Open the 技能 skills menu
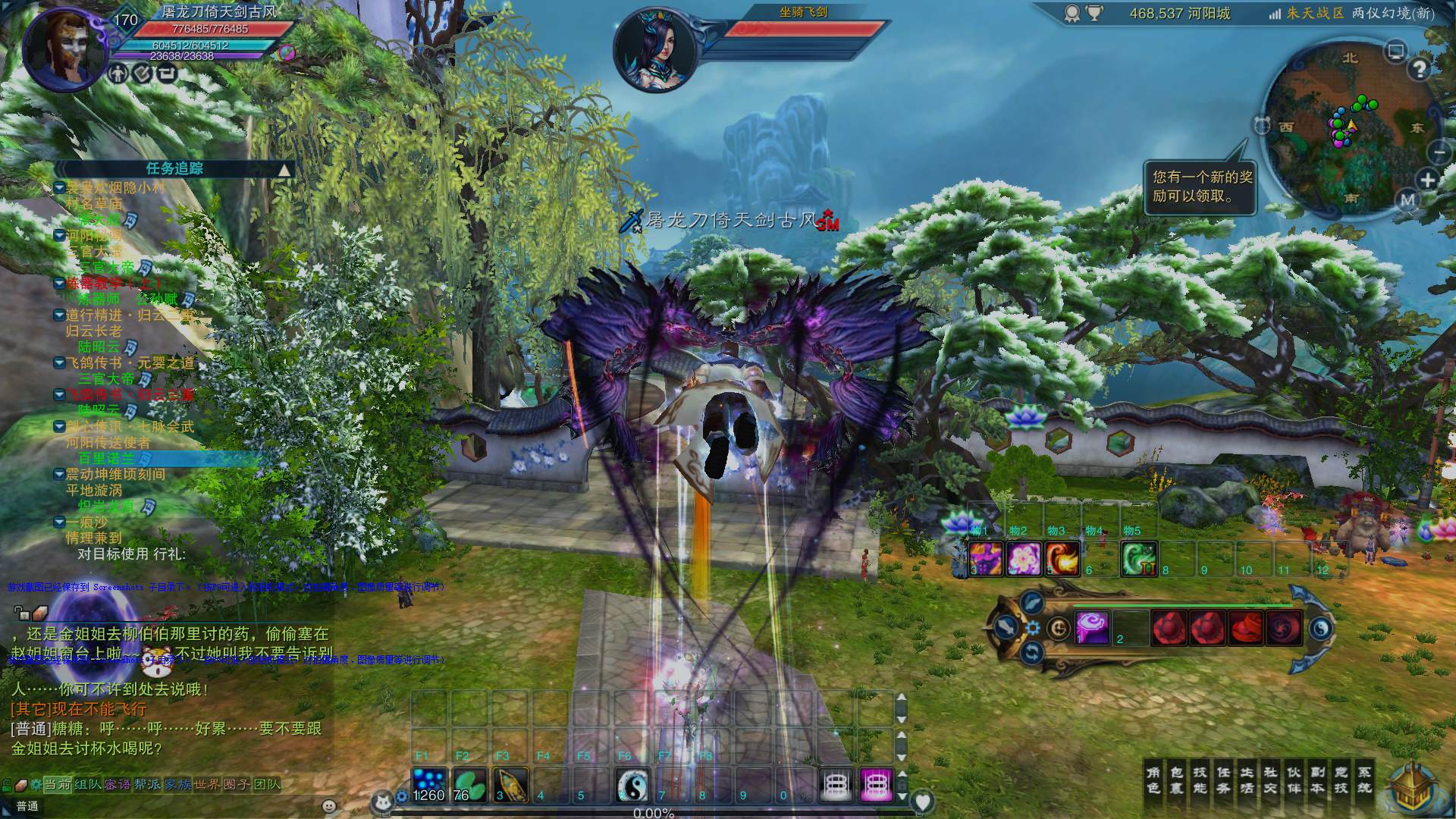Image resolution: width=1456 pixels, height=819 pixels. pos(1200,780)
